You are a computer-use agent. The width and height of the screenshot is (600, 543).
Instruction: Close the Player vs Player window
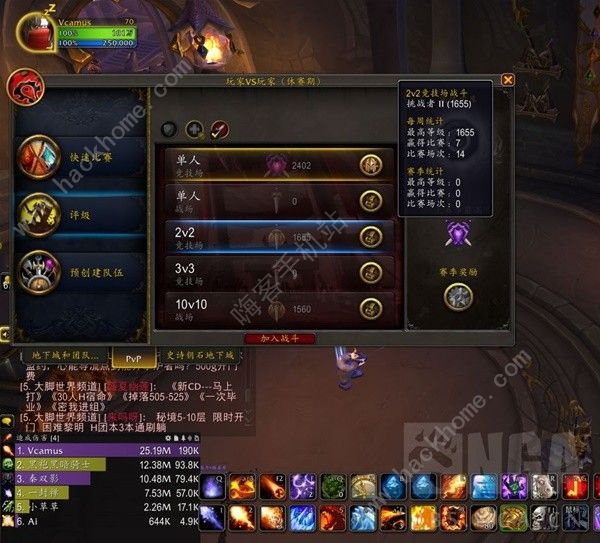click(x=508, y=80)
